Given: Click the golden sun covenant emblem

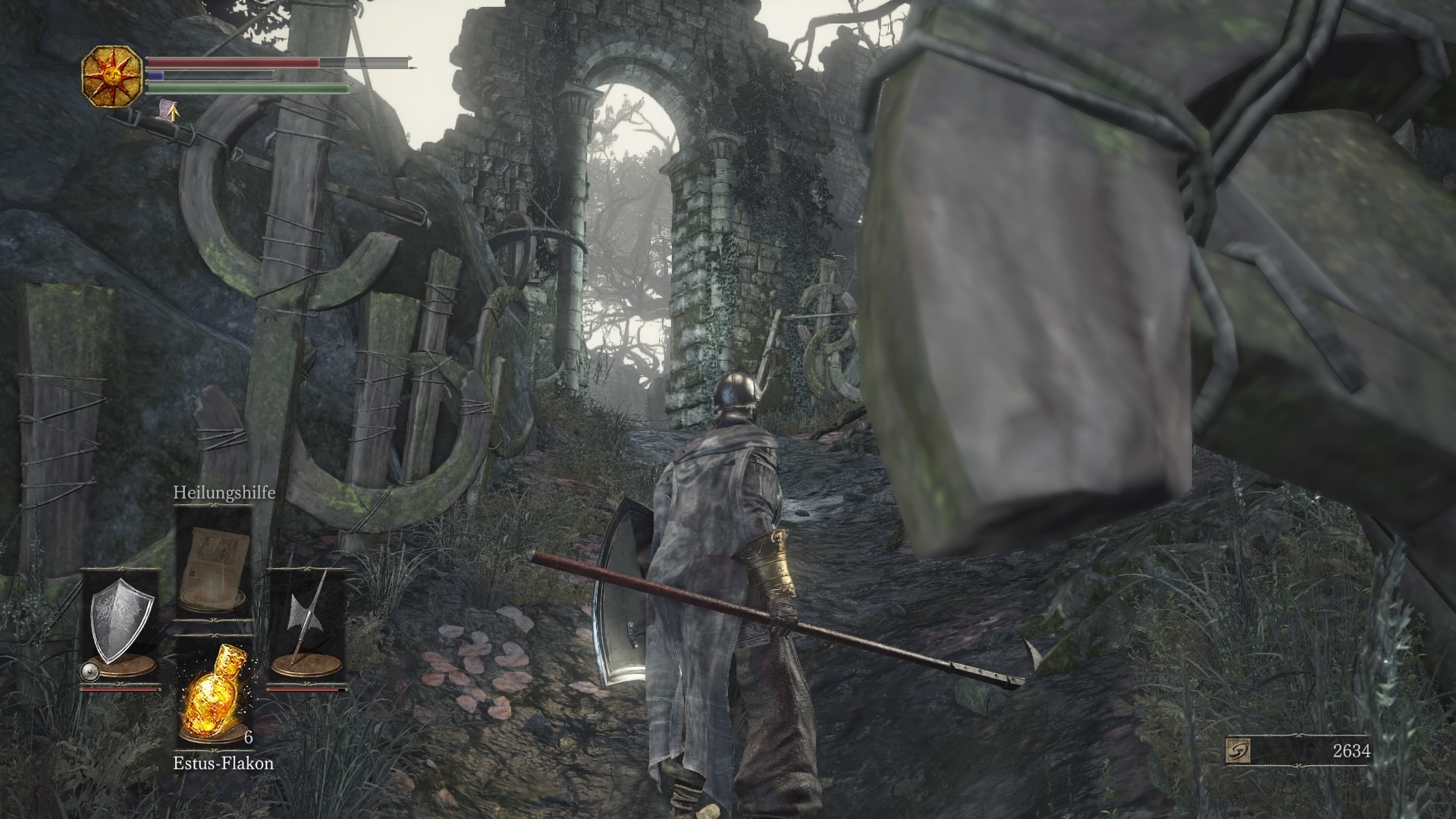Looking at the screenshot, I should coord(111,75).
